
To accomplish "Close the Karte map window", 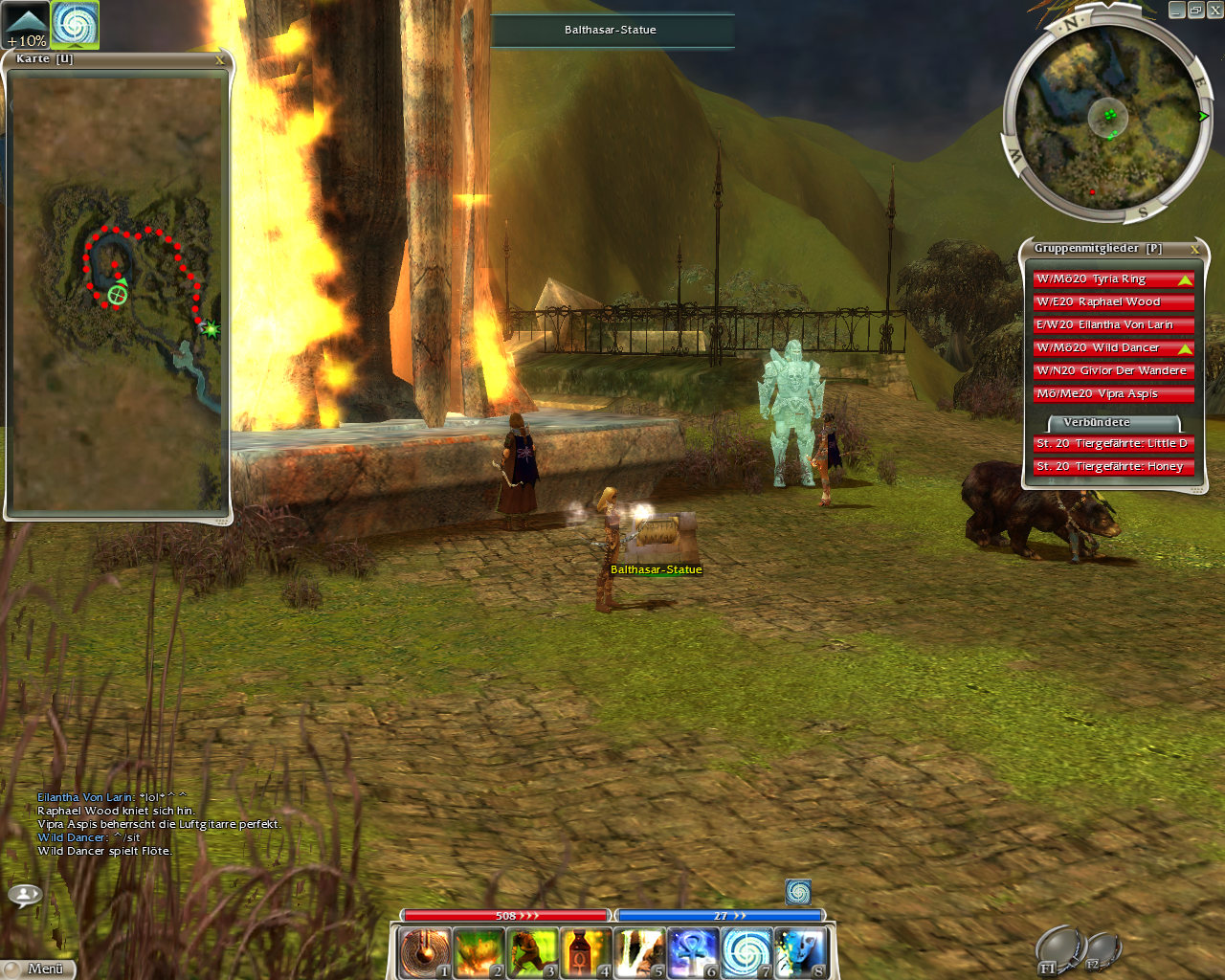I will point(220,60).
